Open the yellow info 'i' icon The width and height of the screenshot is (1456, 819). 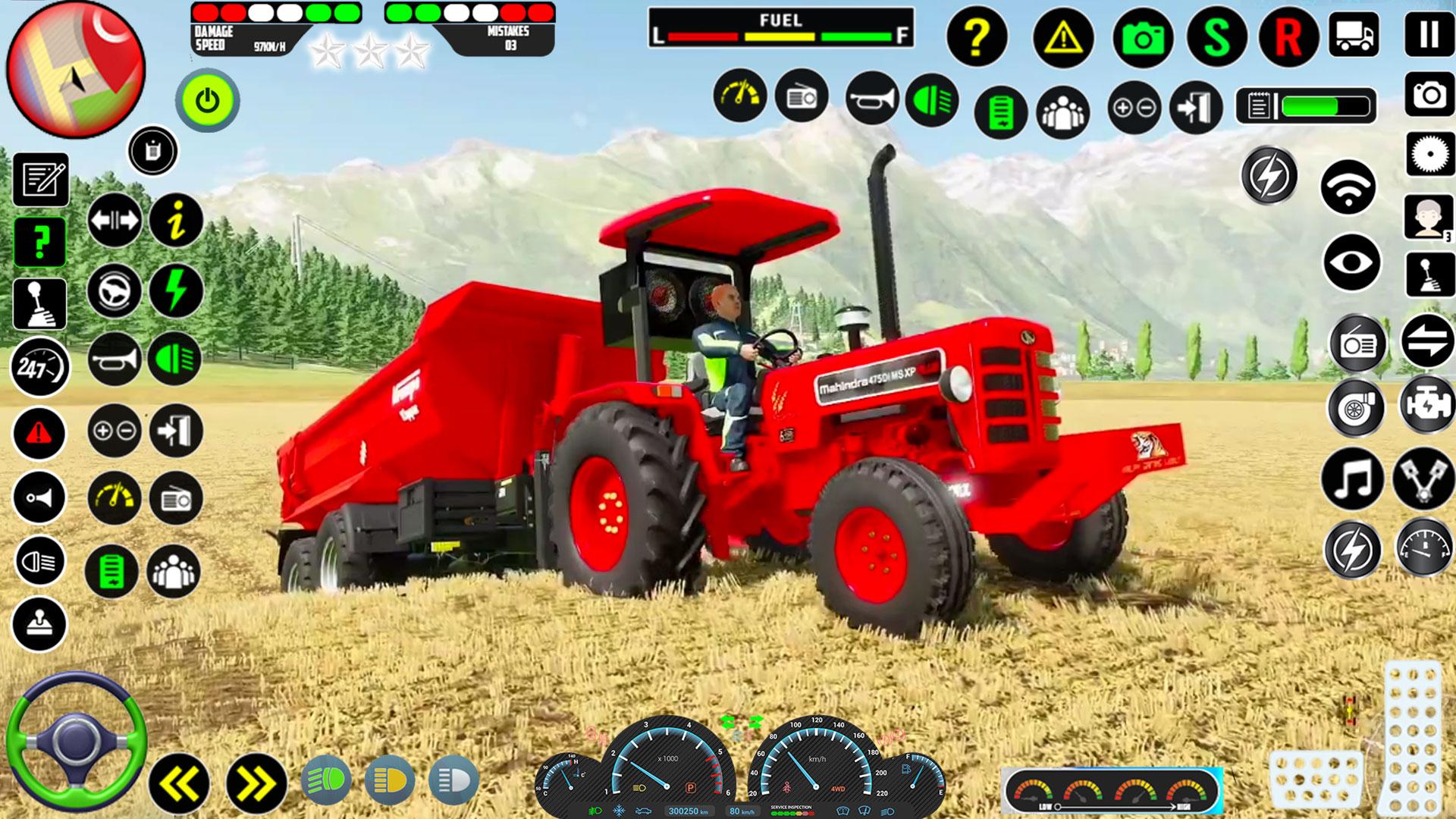[x=176, y=220]
